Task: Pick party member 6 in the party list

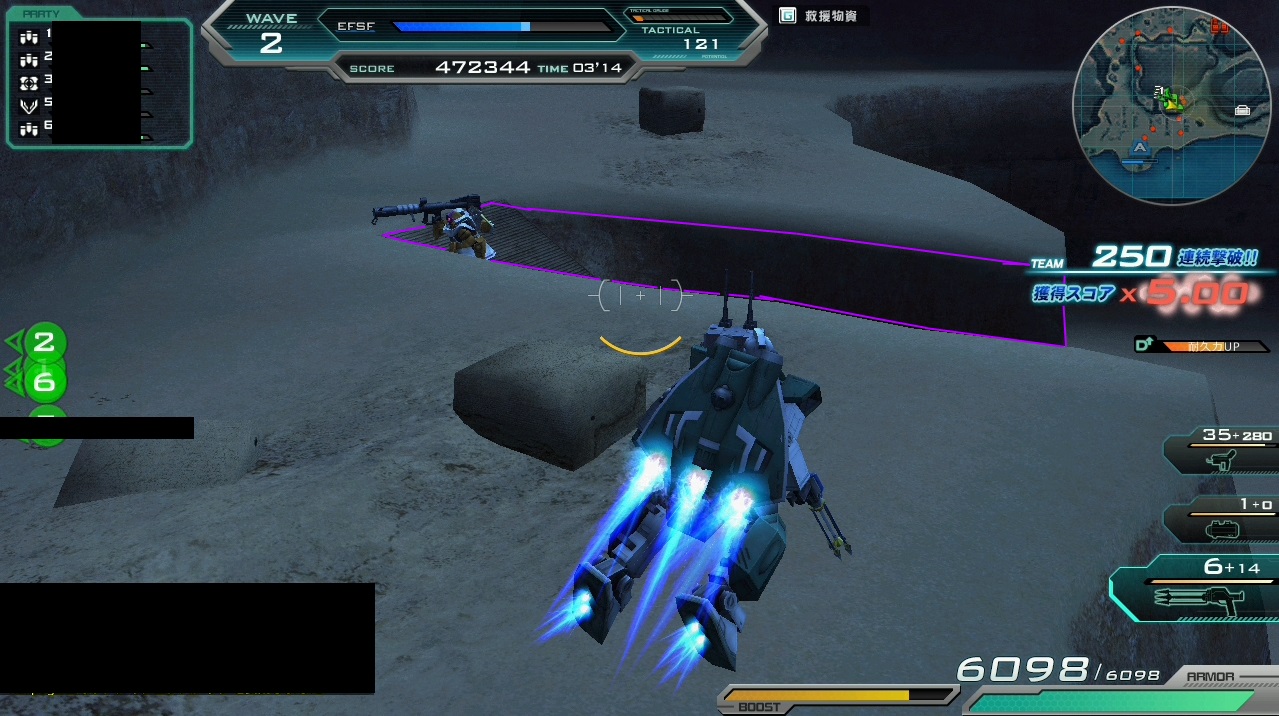Action: tap(29, 127)
